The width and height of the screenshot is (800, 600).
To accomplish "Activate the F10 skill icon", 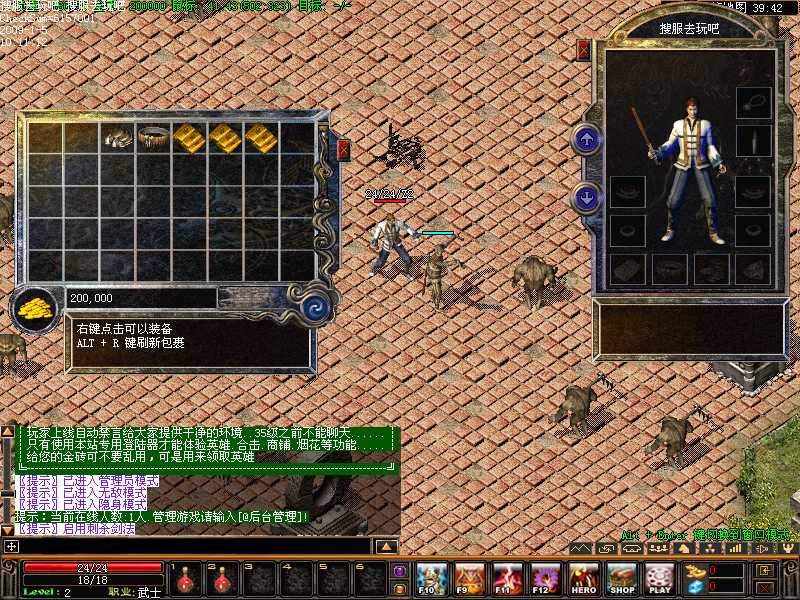I will point(431,578).
